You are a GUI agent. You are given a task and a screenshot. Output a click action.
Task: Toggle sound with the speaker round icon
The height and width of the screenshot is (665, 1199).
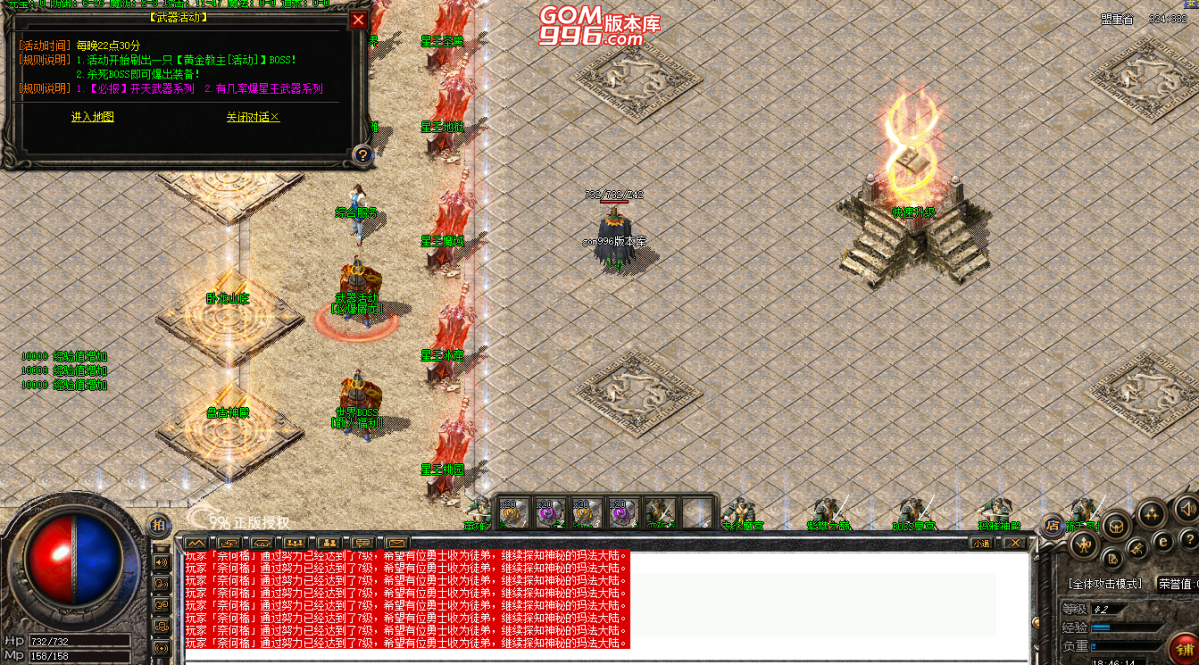(x=1186, y=510)
